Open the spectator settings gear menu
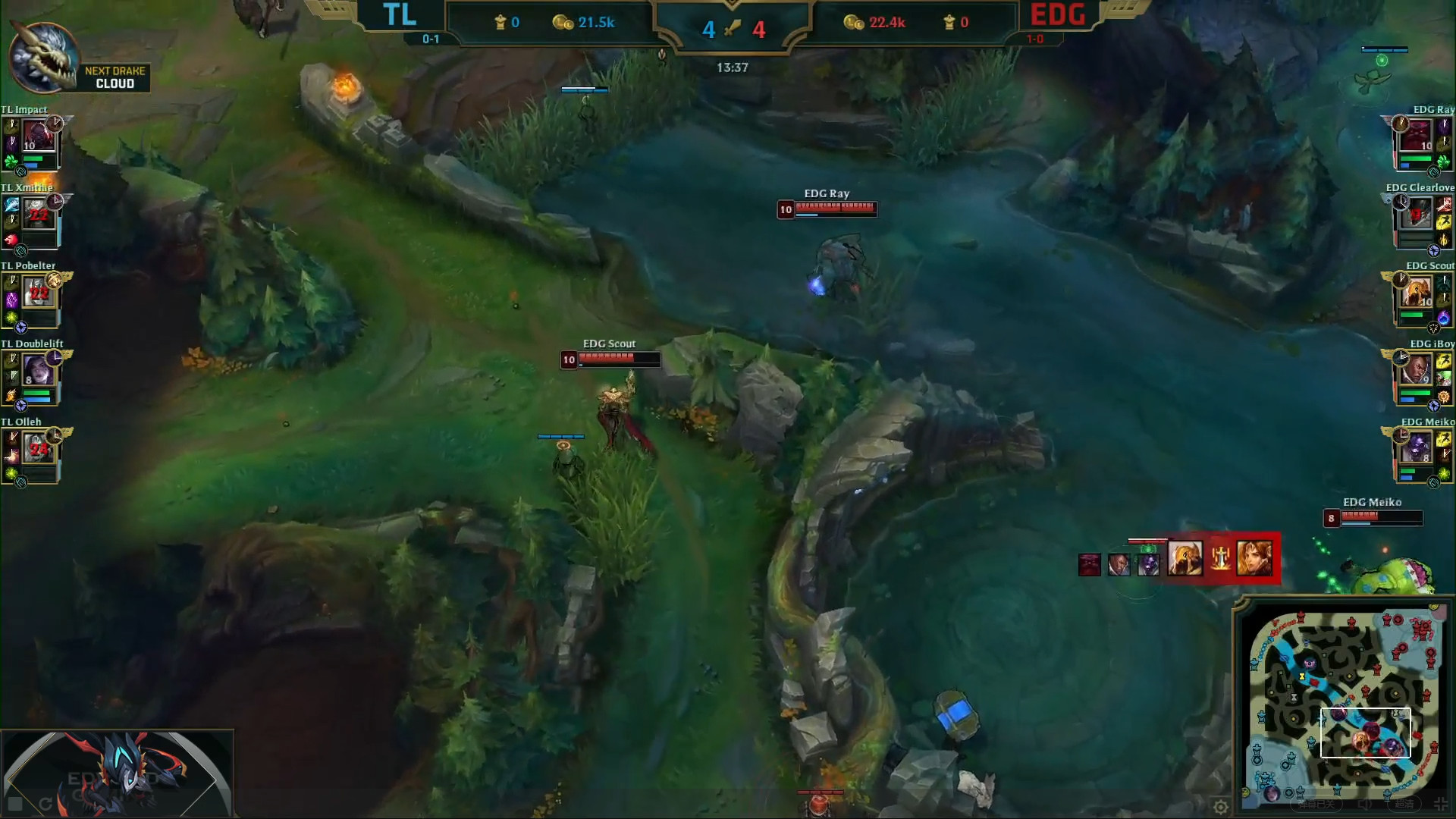 coord(1220,806)
